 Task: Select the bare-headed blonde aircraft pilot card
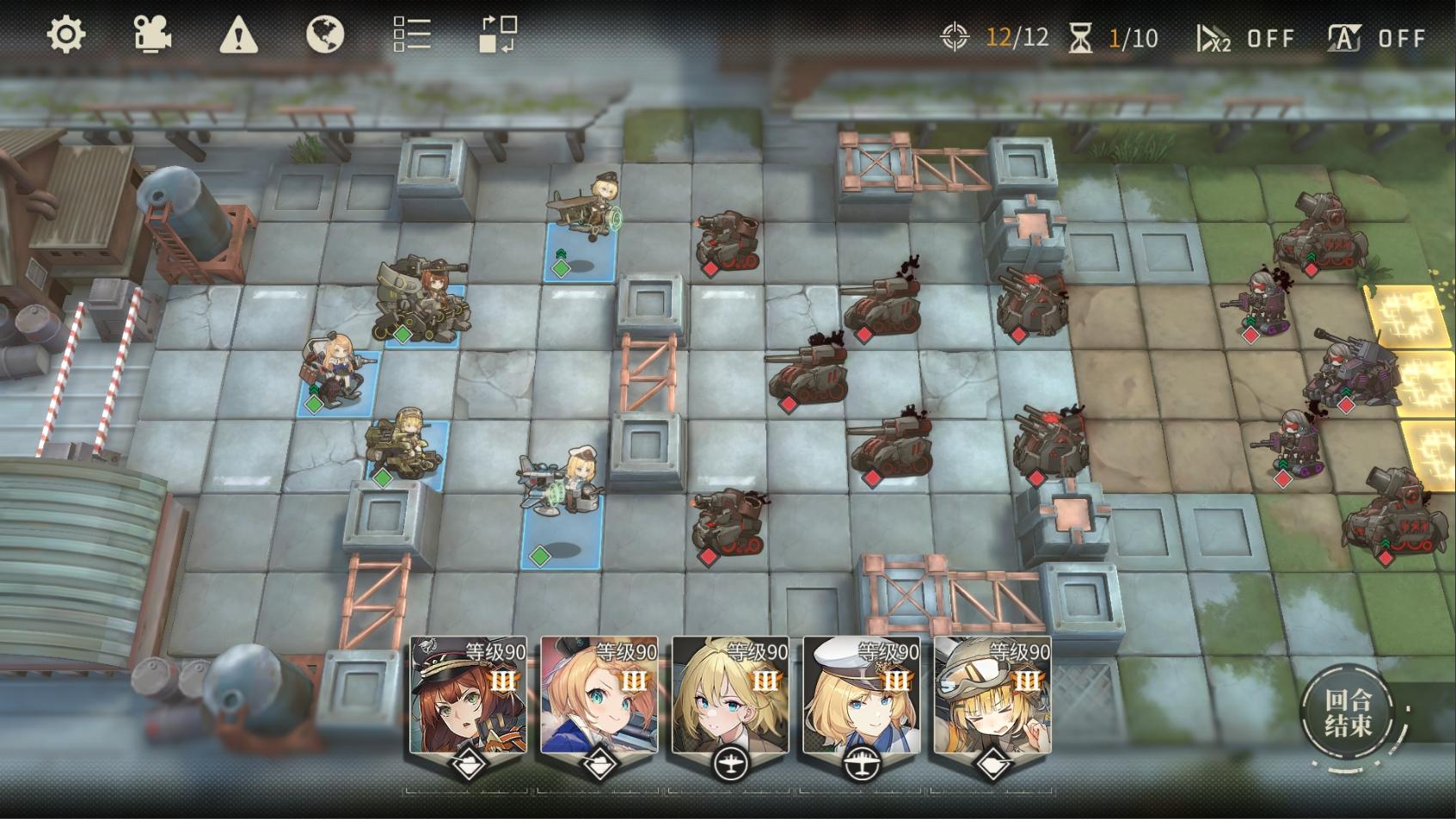click(x=730, y=697)
